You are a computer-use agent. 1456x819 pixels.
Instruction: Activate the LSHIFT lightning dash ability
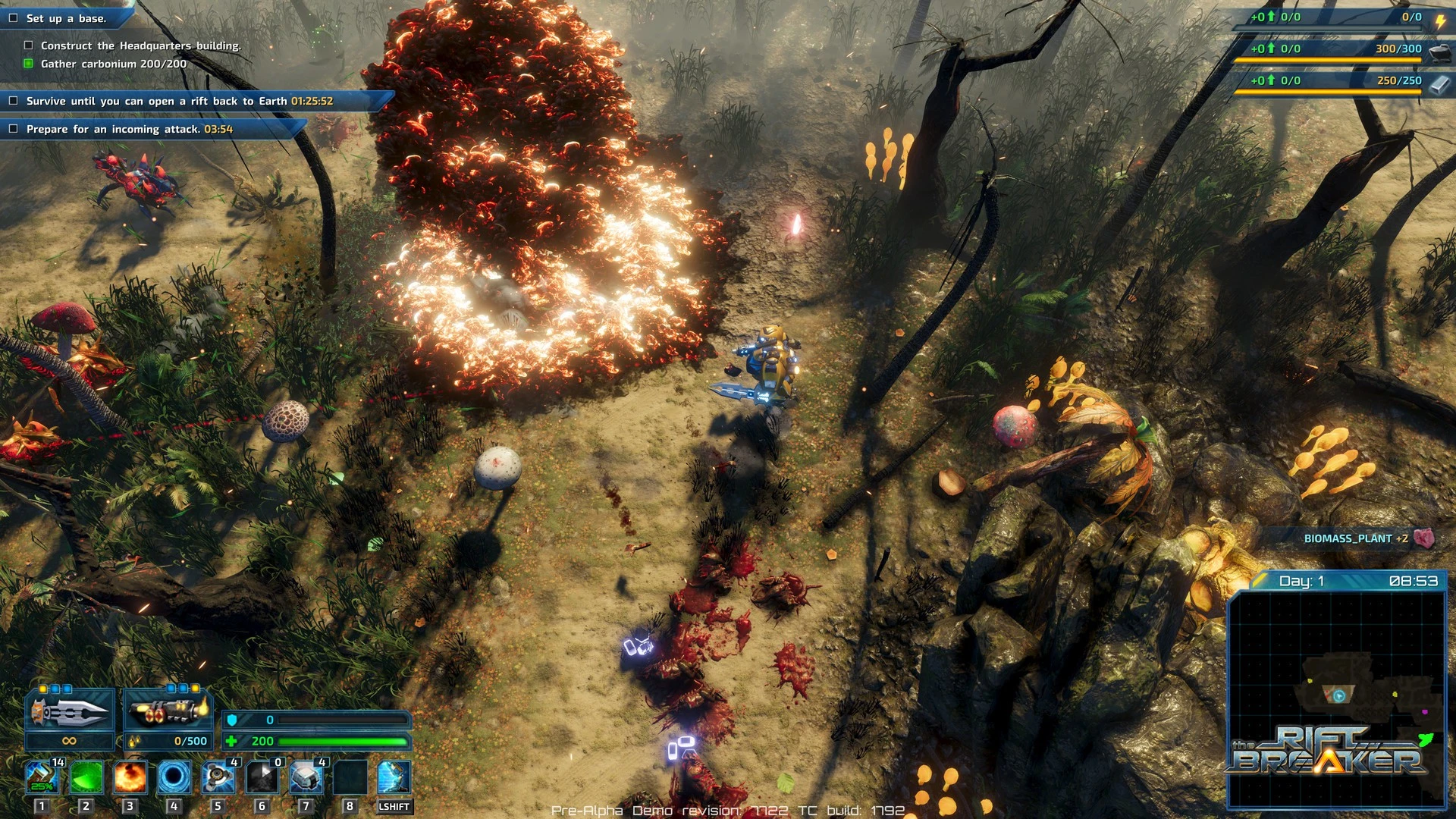[x=394, y=778]
